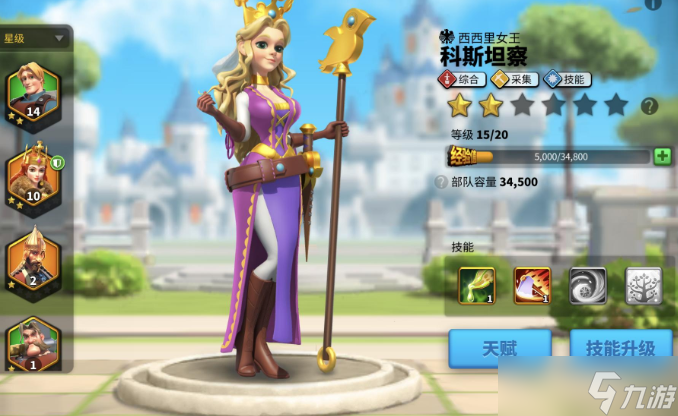Open the 技能升级 skill upgrade screen

pos(620,349)
